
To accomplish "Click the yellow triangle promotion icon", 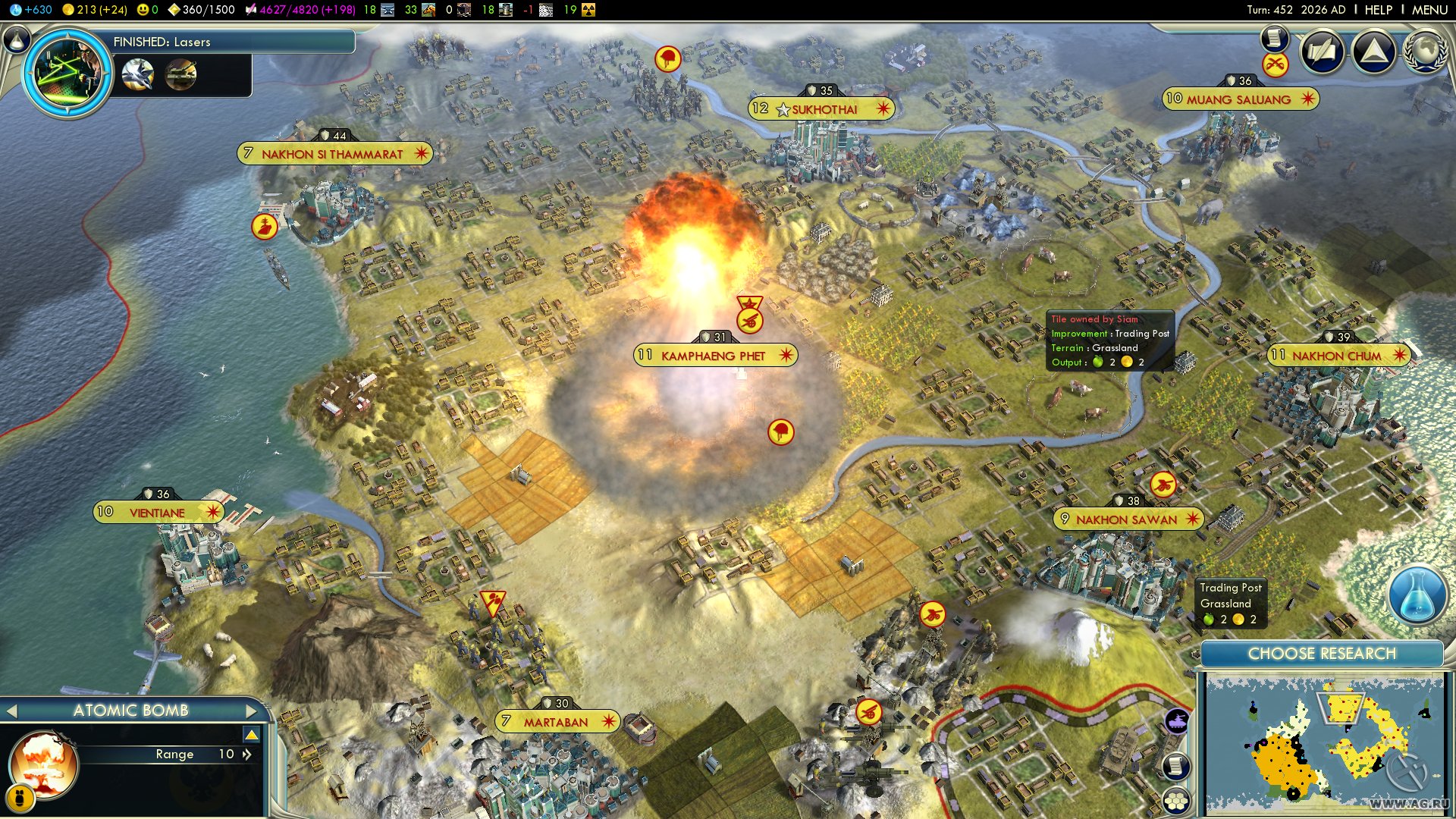I will [x=252, y=734].
